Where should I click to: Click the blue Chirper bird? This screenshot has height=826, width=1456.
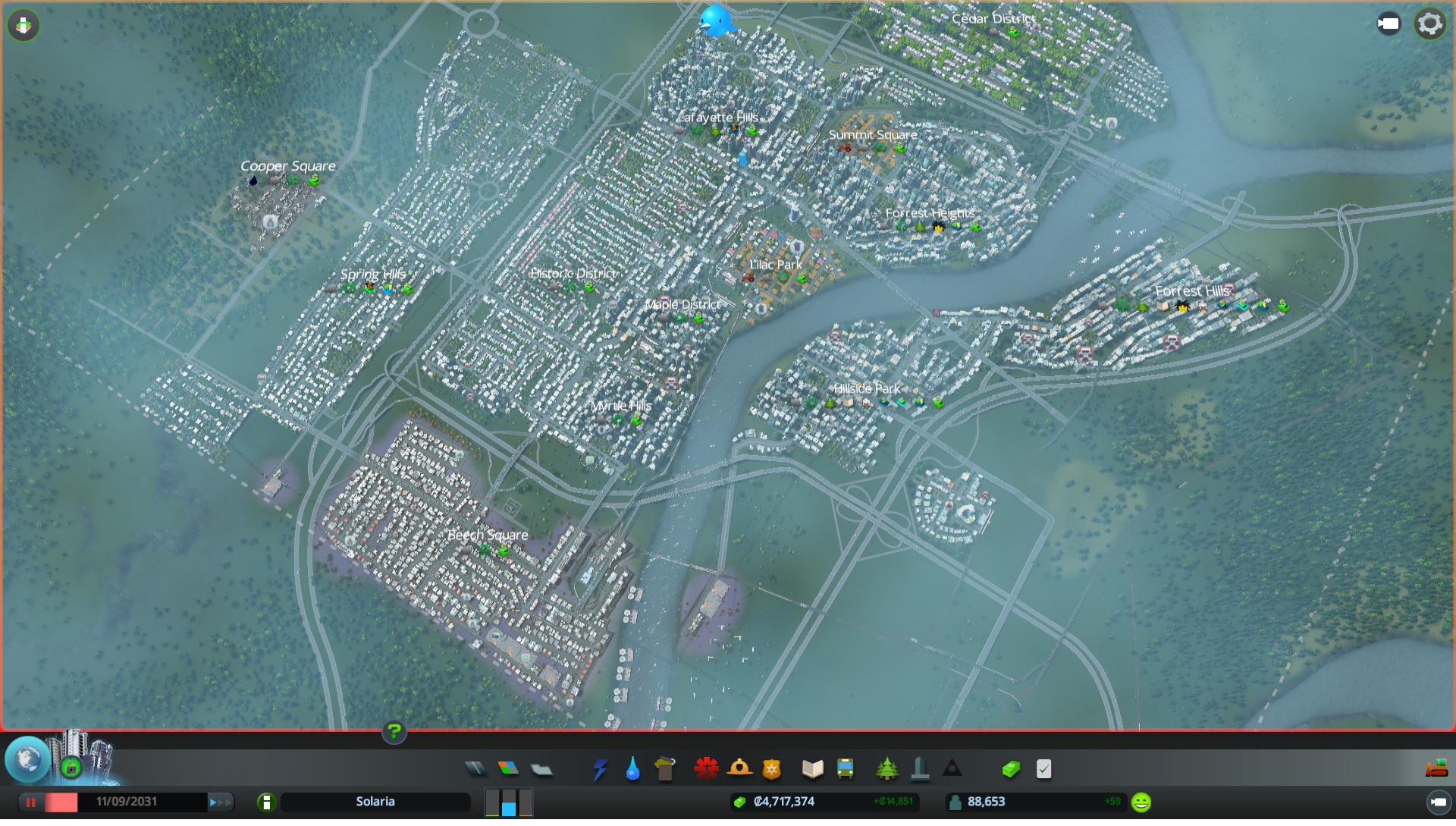[716, 21]
